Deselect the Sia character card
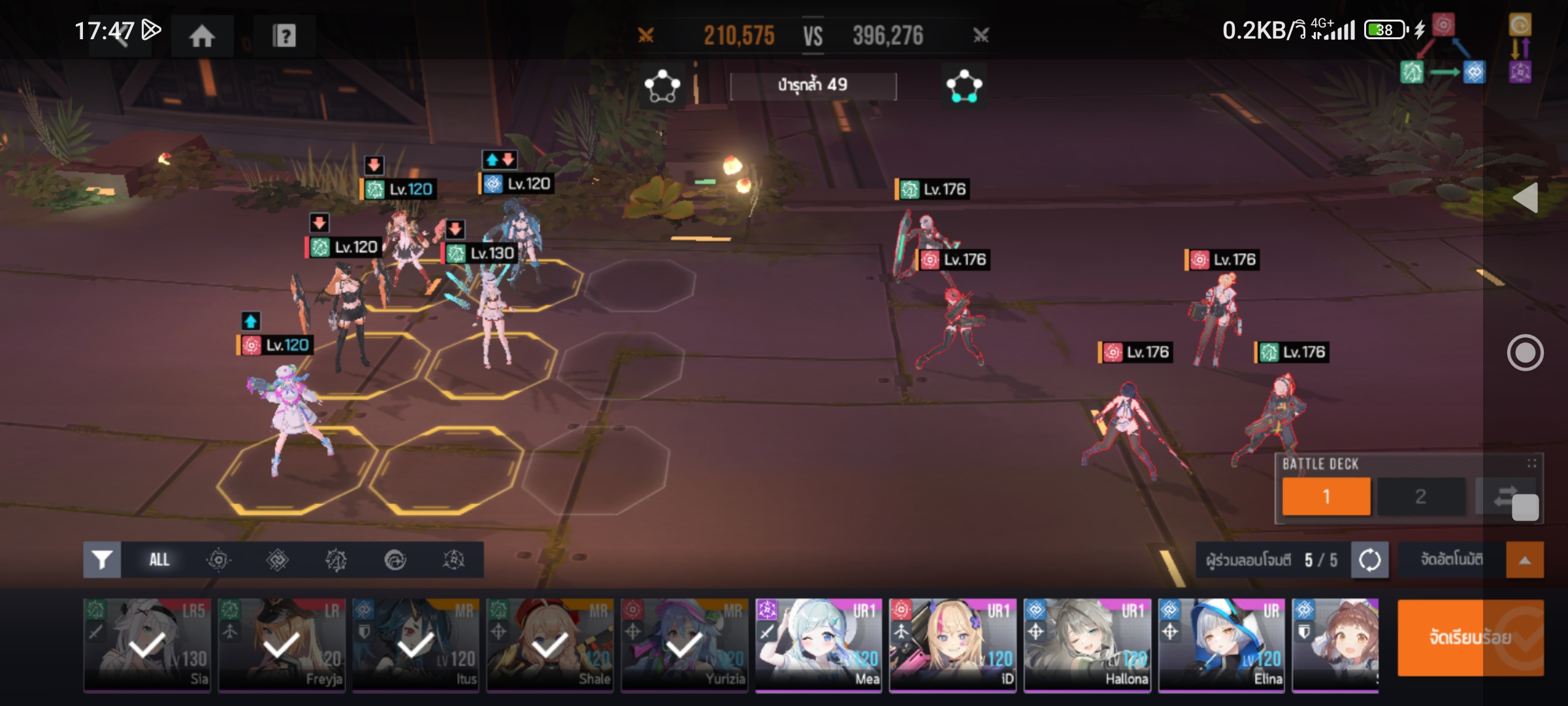Image resolution: width=1568 pixels, height=706 pixels. (x=148, y=645)
